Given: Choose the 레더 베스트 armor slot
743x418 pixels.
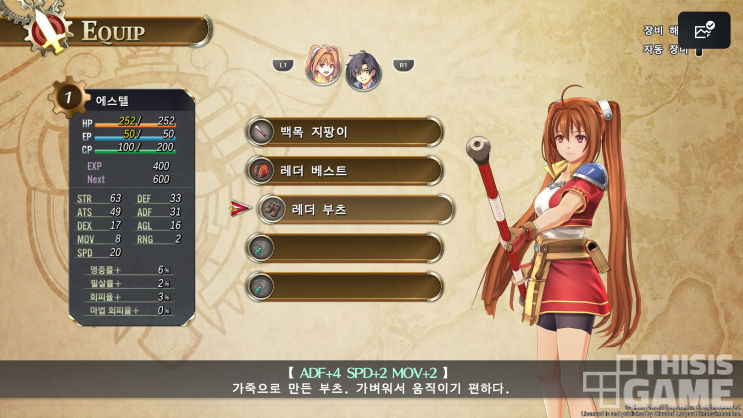Looking at the screenshot, I should (x=345, y=170).
